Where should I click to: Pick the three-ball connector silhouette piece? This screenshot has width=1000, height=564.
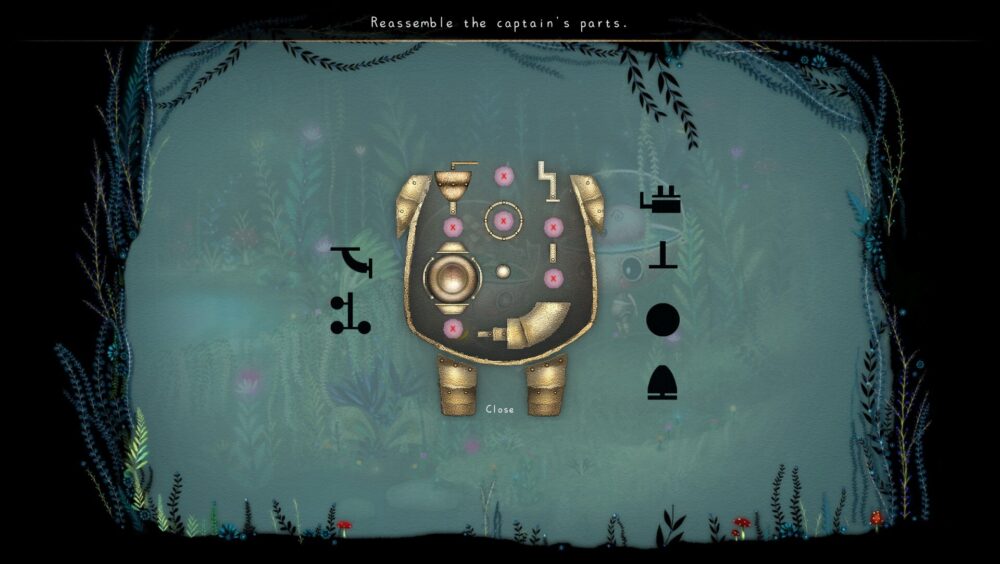point(350,313)
